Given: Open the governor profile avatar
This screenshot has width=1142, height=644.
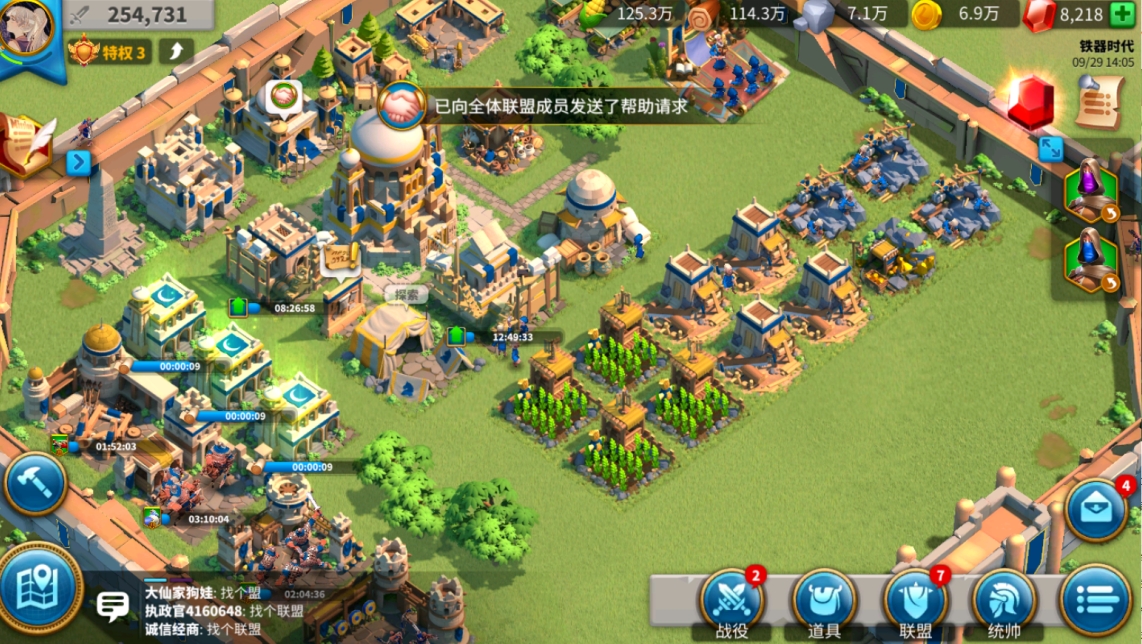Looking at the screenshot, I should (28, 30).
